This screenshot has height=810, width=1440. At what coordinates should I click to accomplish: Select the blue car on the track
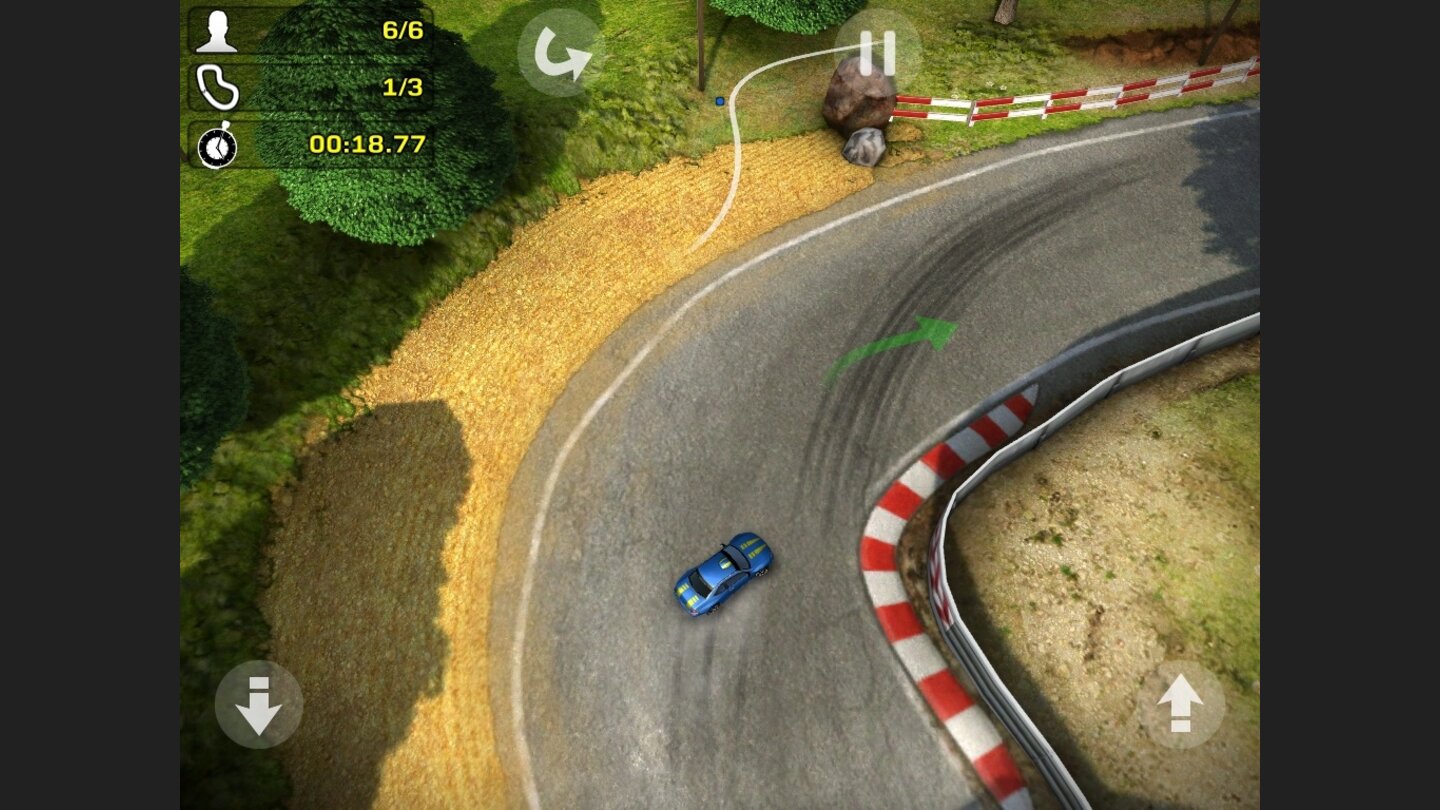click(723, 572)
